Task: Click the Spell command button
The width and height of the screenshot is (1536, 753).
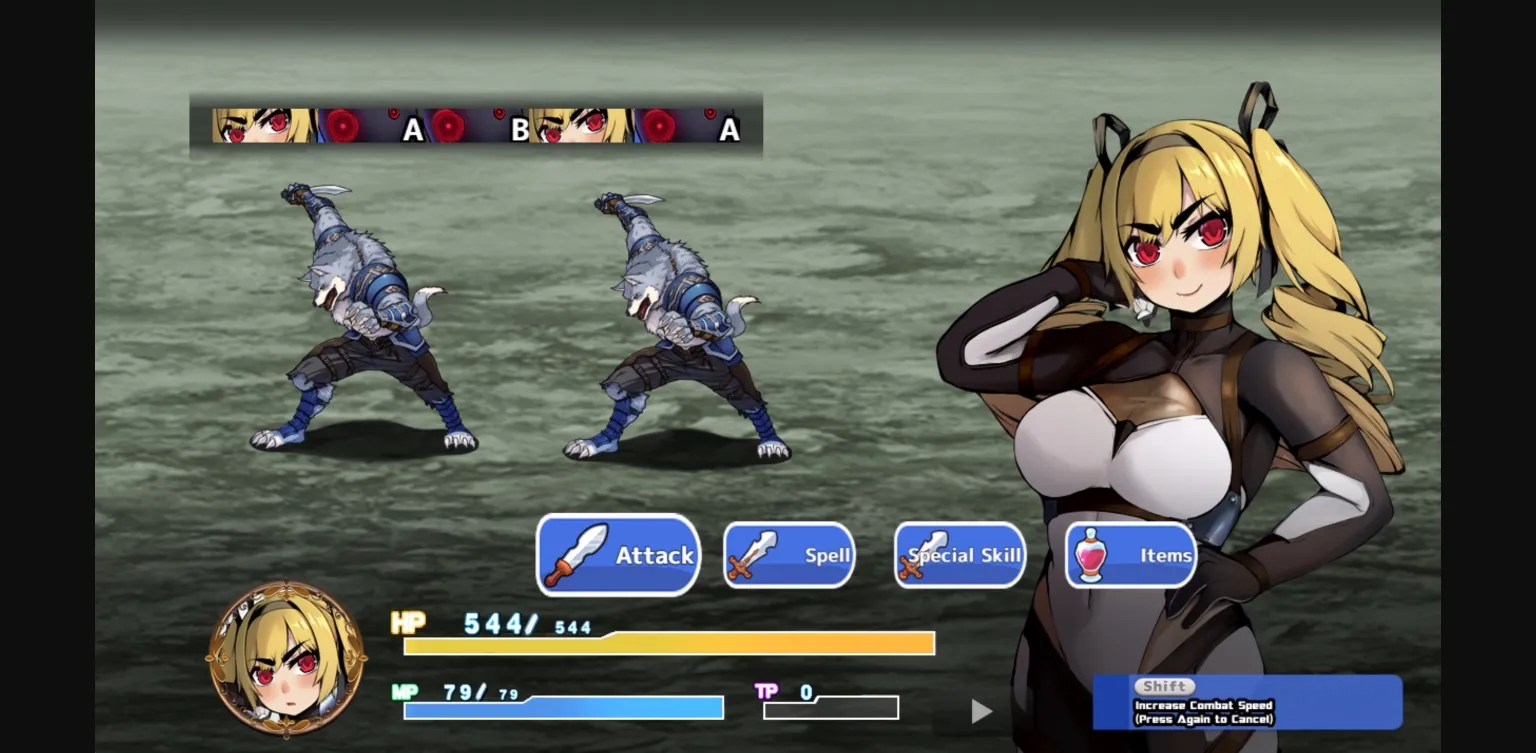Action: pos(789,555)
